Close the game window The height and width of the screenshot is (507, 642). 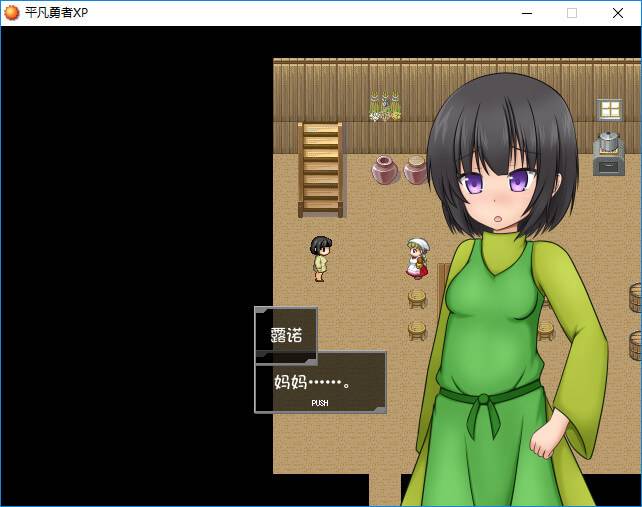pyautogui.click(x=617, y=13)
